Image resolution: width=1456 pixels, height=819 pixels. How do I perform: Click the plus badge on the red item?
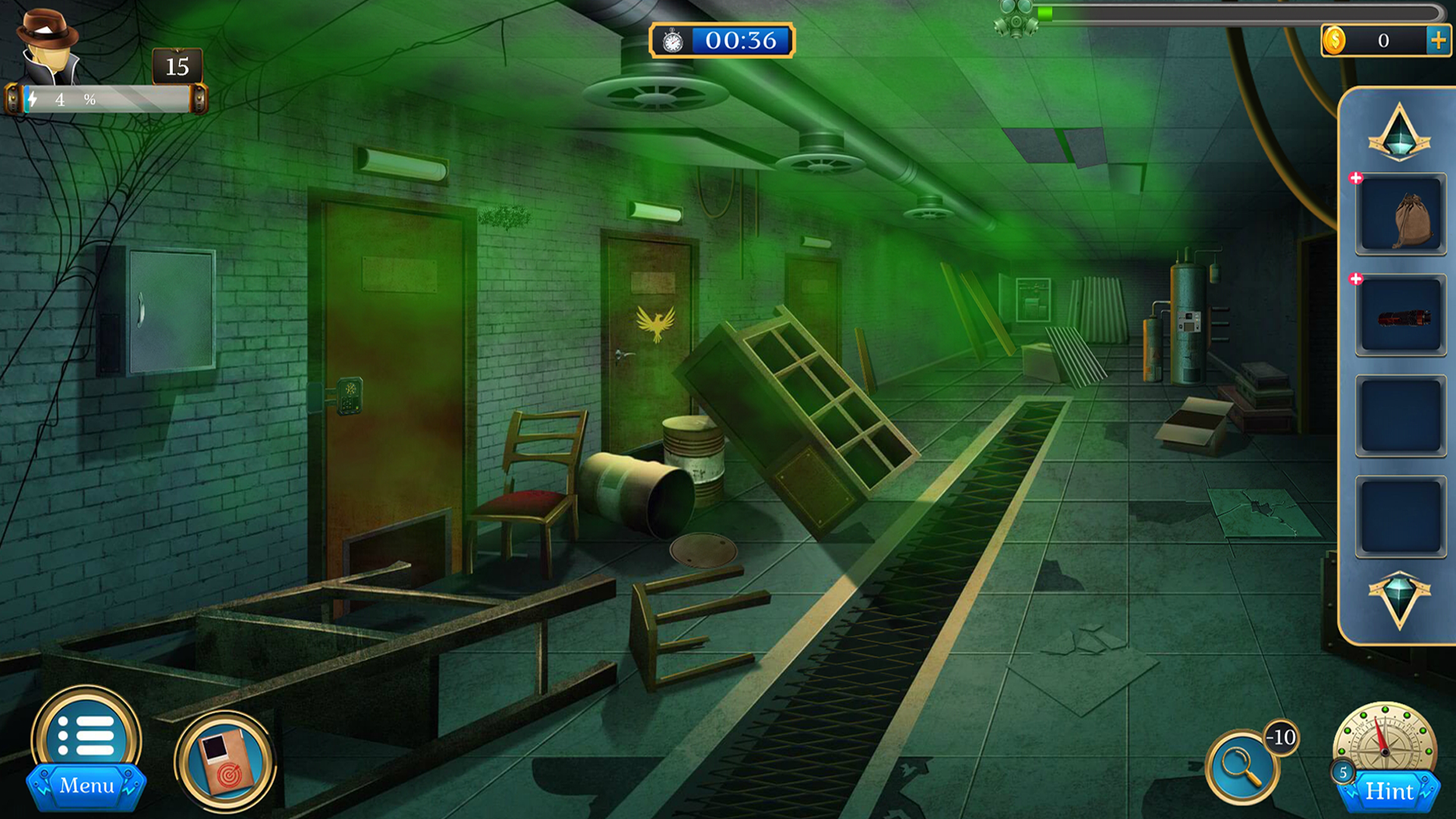pyautogui.click(x=1354, y=279)
